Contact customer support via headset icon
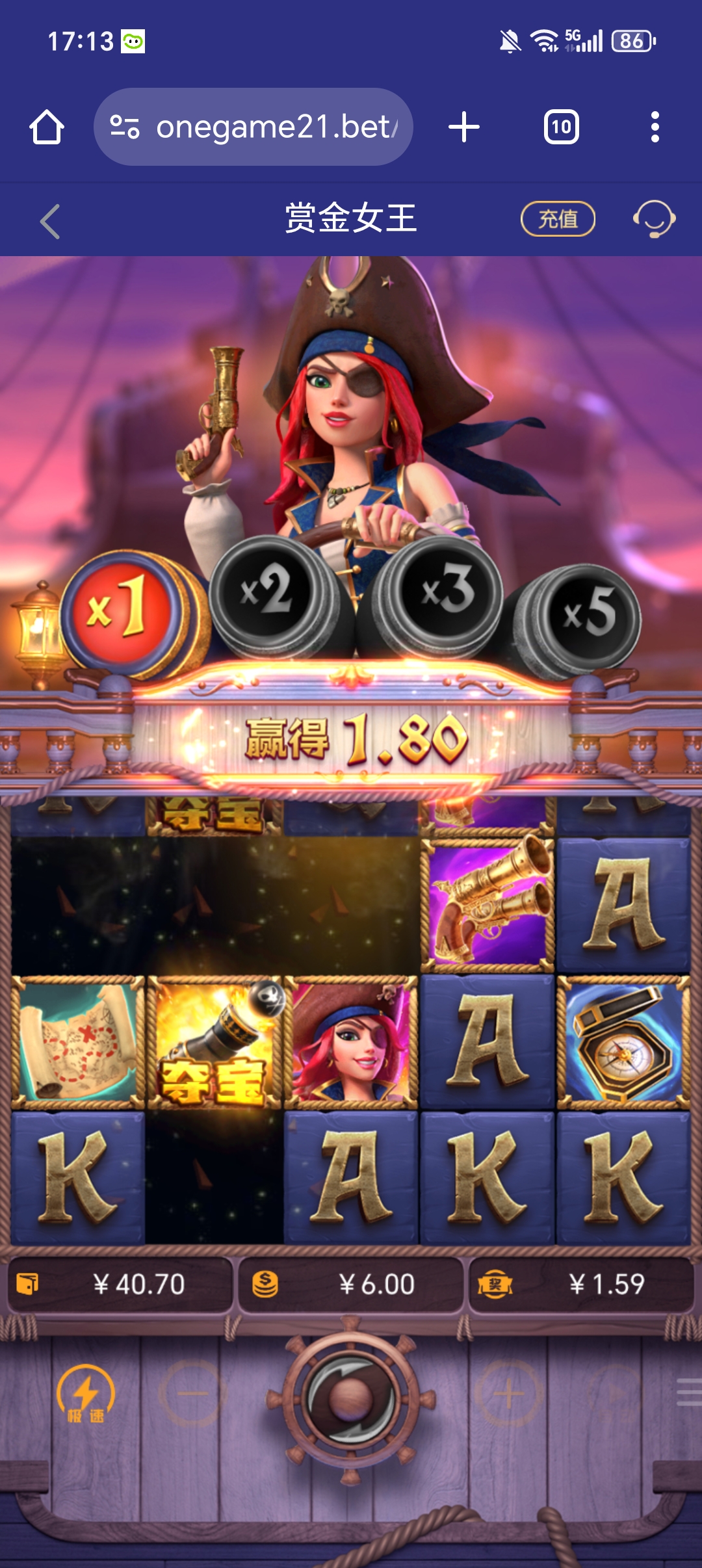 (654, 219)
